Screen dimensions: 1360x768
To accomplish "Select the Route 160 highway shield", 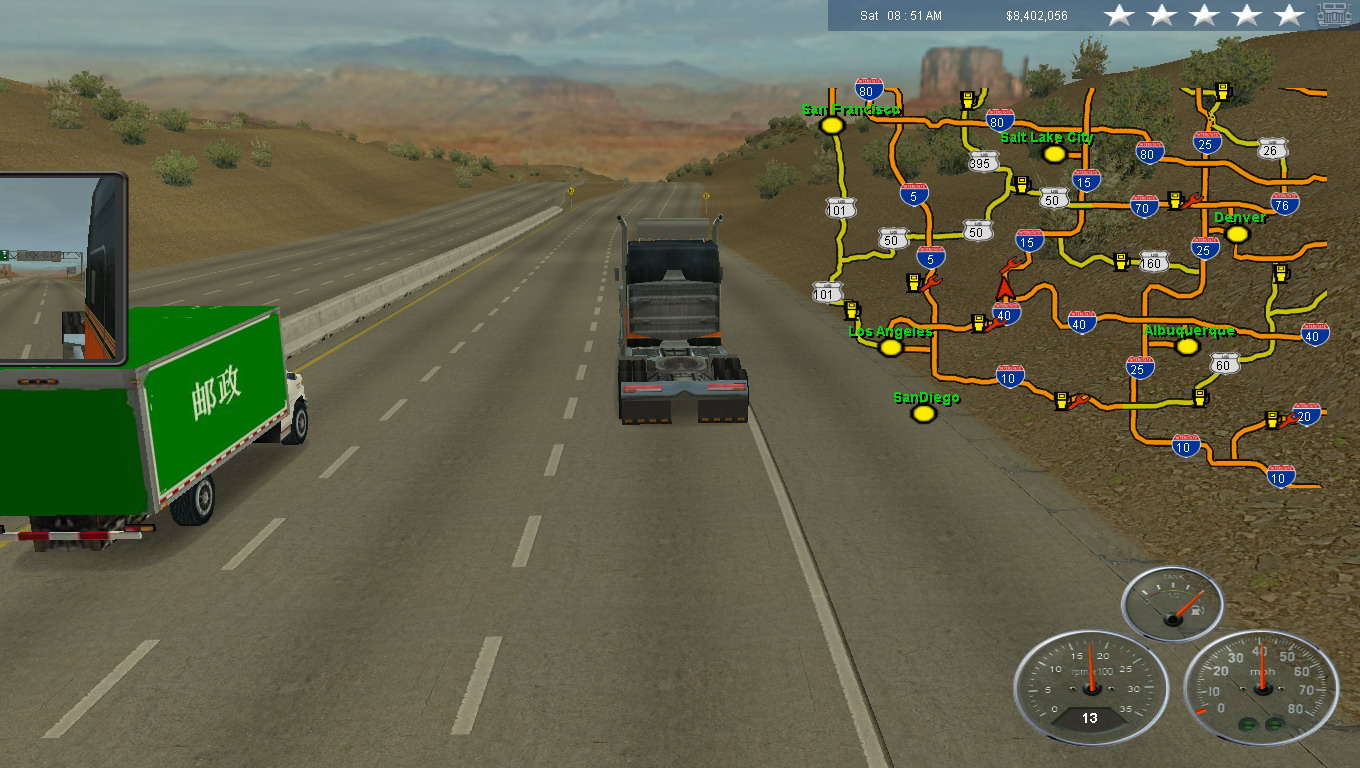I will [x=1154, y=262].
